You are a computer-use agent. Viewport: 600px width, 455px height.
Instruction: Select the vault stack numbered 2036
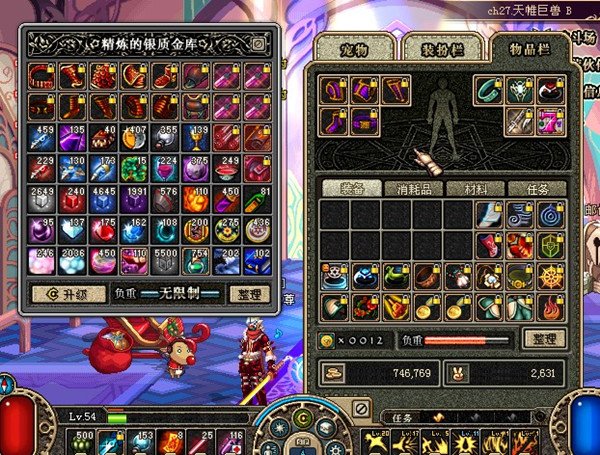pyautogui.click(x=73, y=261)
